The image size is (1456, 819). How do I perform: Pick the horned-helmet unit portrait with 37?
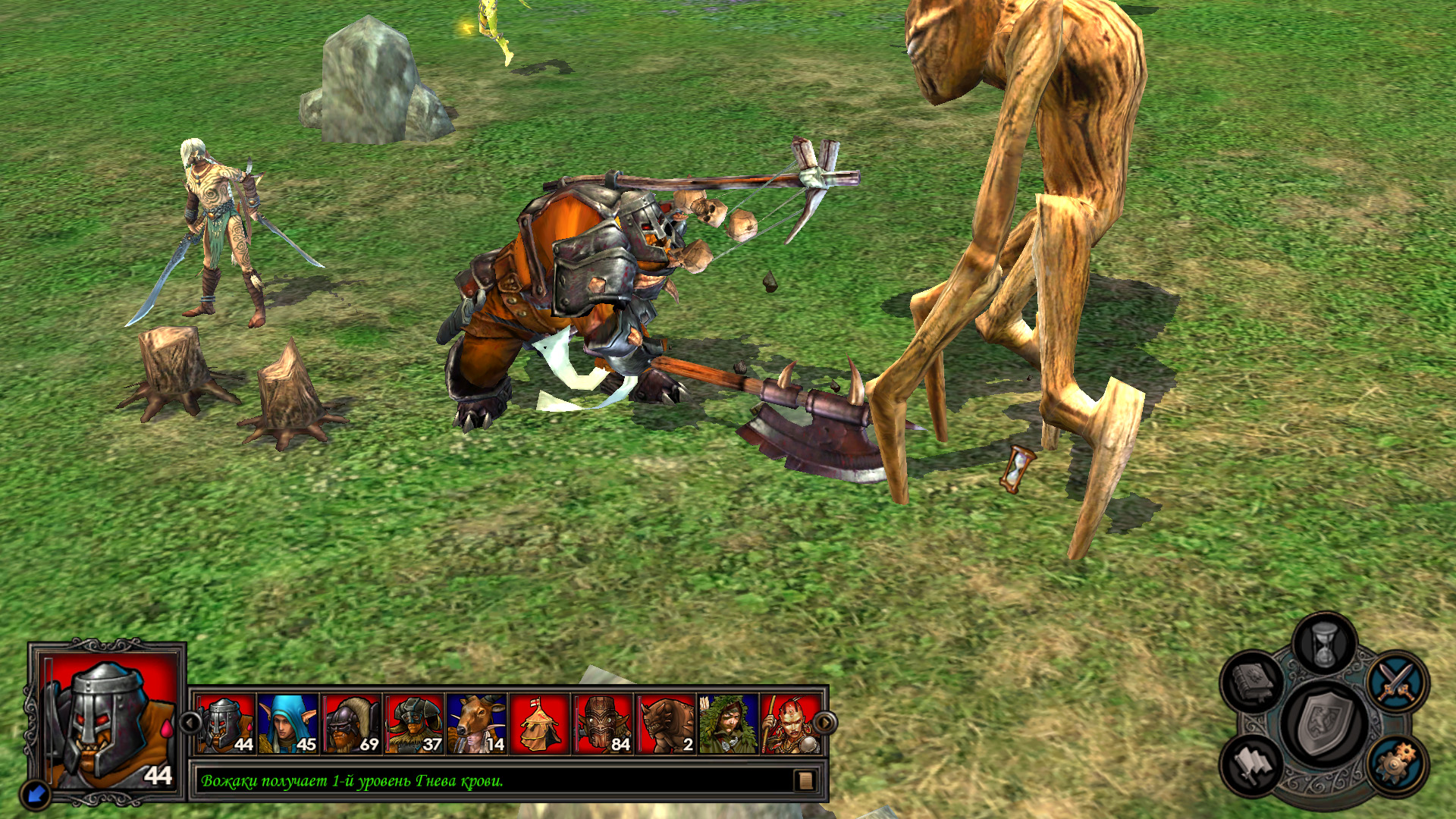pyautogui.click(x=414, y=724)
